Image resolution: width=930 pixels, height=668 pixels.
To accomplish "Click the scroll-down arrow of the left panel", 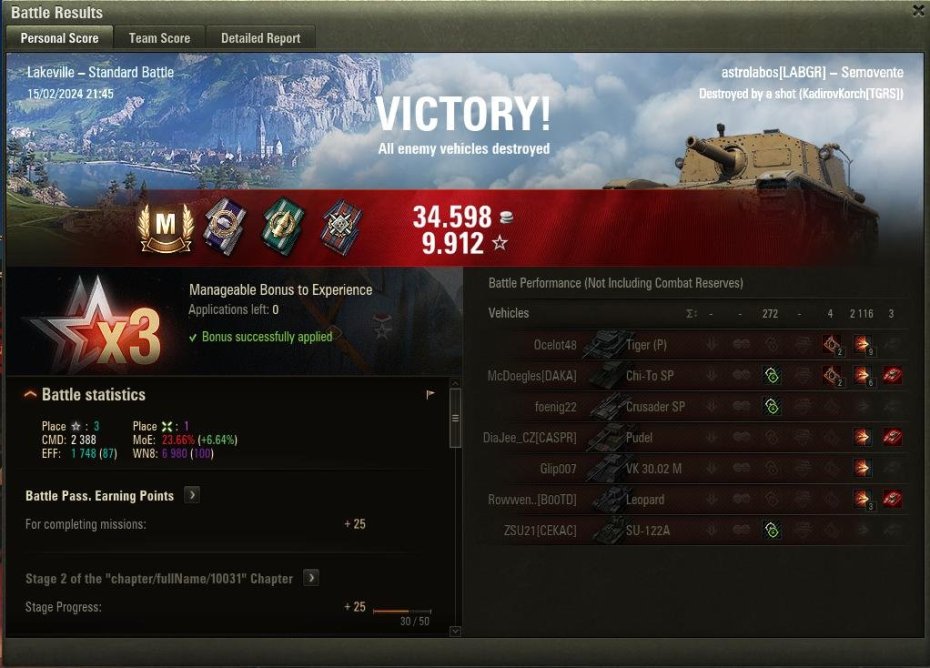I will click(x=456, y=631).
